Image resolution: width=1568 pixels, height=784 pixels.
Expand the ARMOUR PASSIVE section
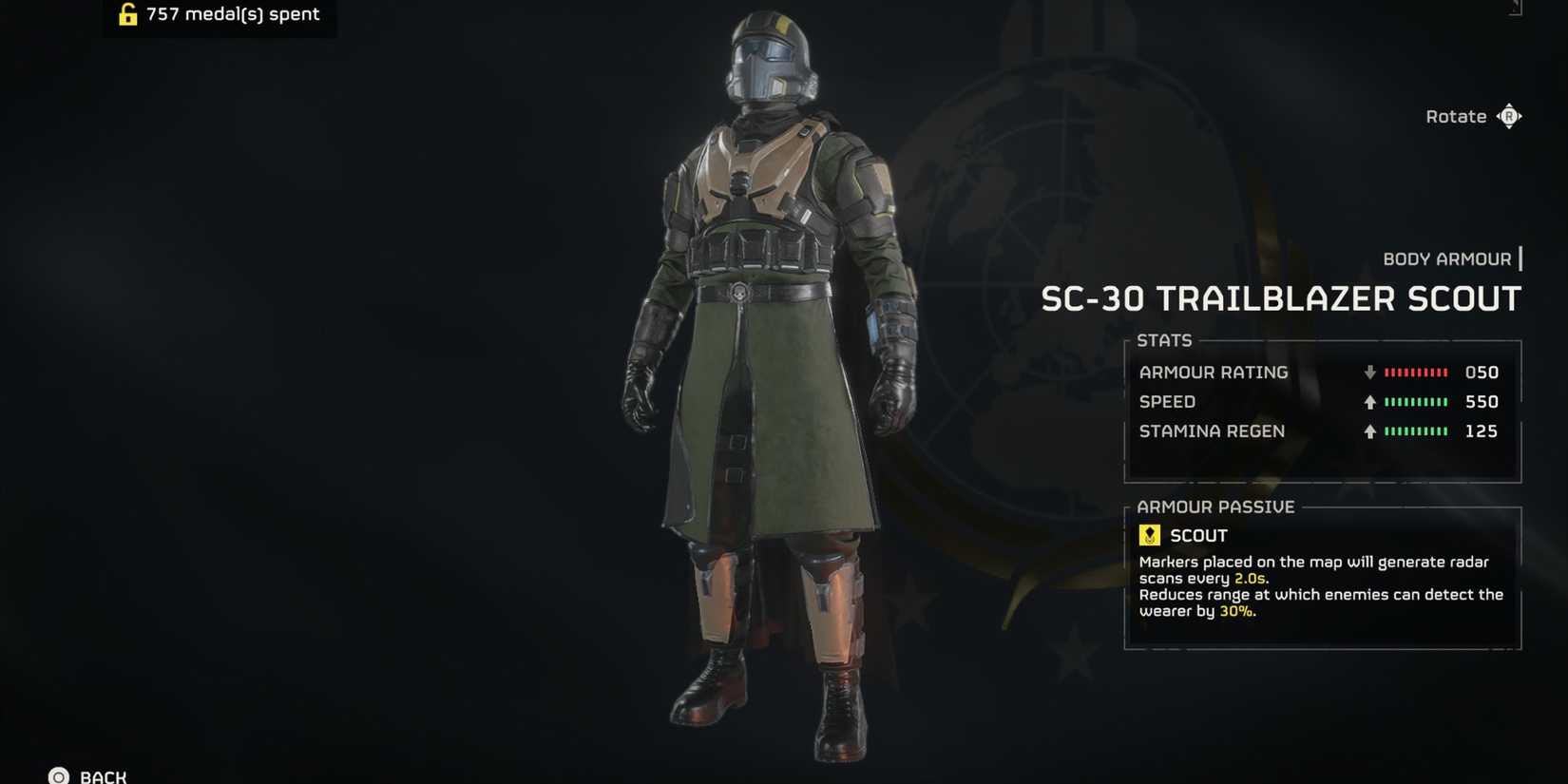(x=1217, y=507)
